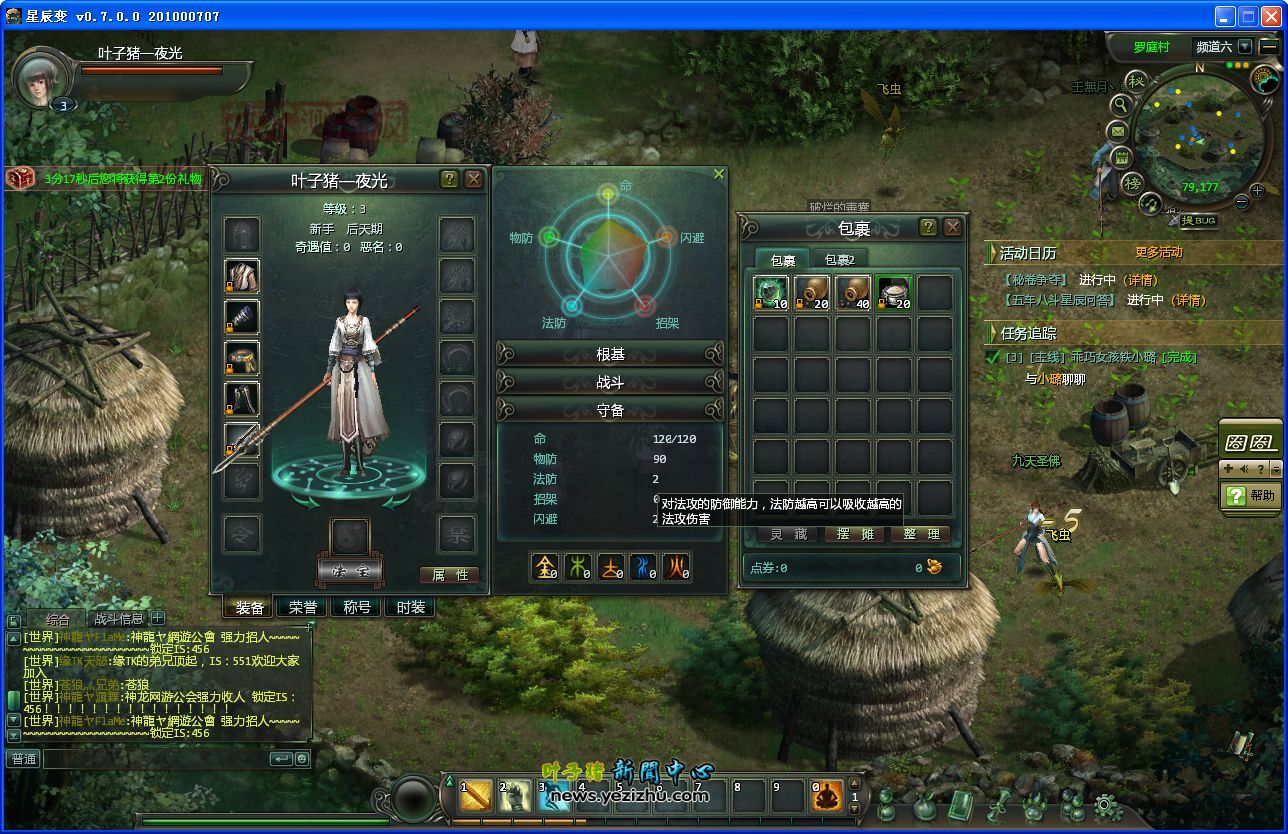
Task: Switch to the 荣誉 tab
Action: coord(303,607)
